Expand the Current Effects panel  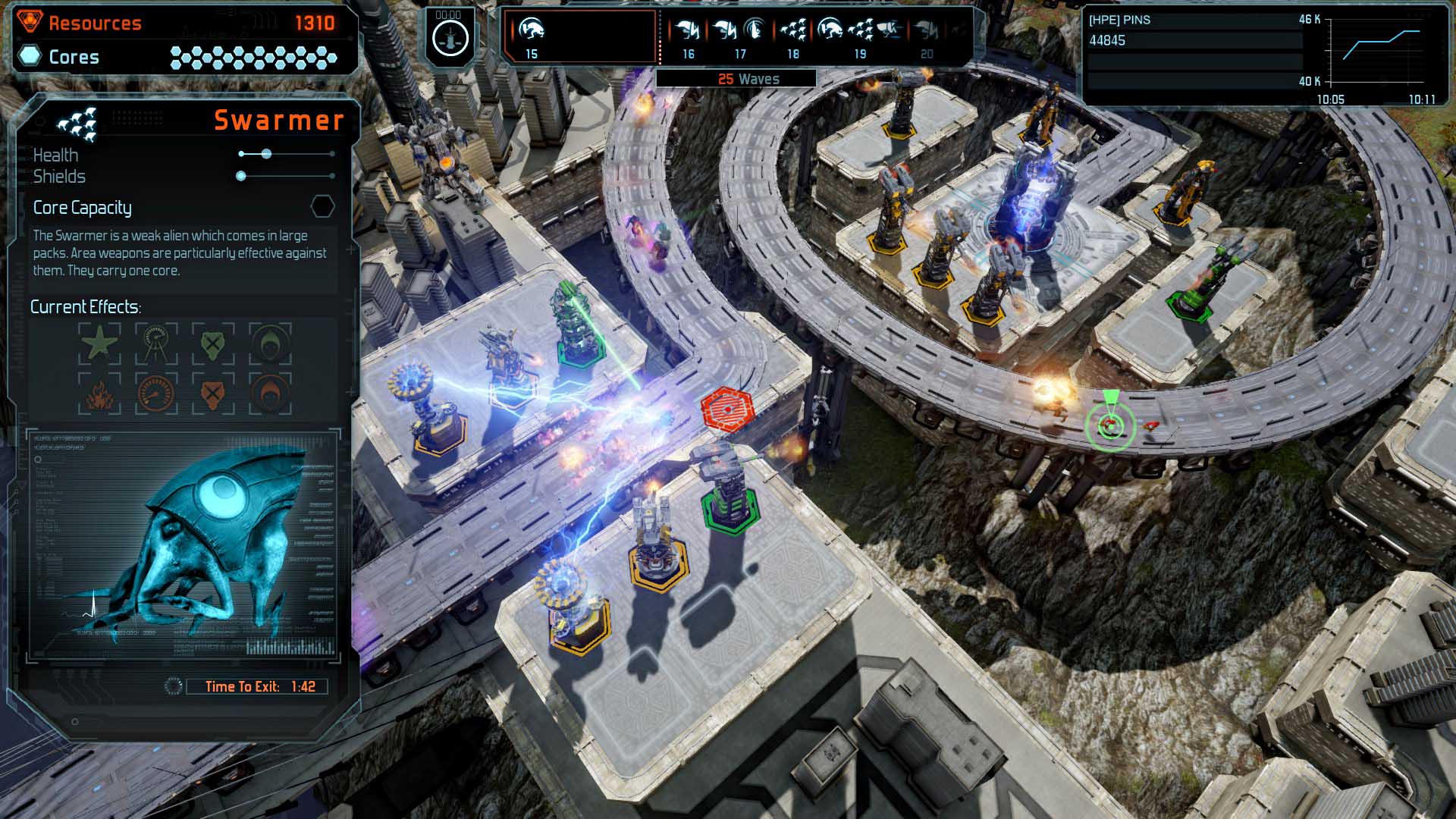(86, 306)
